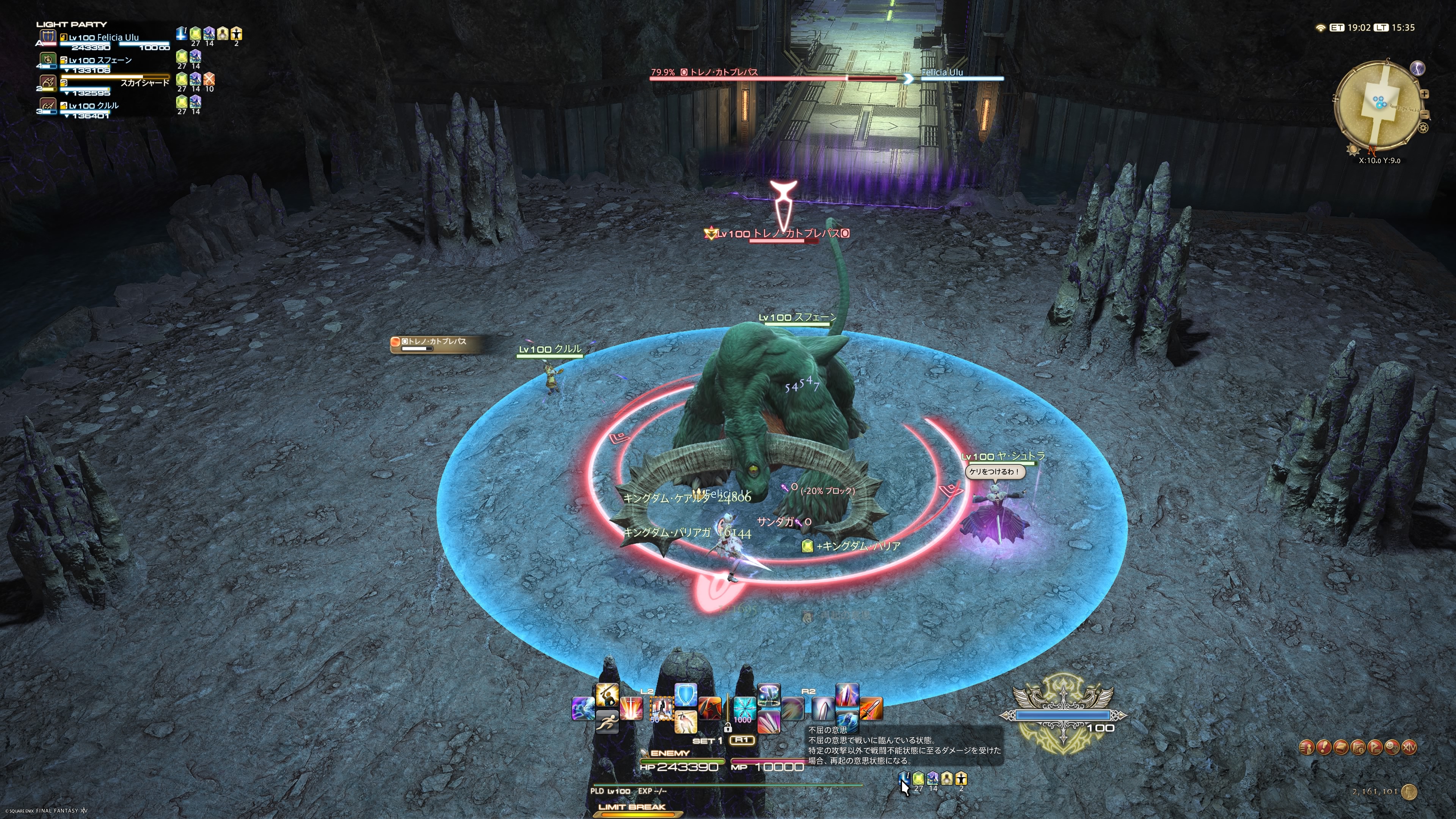1456x819 pixels.
Task: Open the Travel map menu icon
Action: click(1358, 747)
